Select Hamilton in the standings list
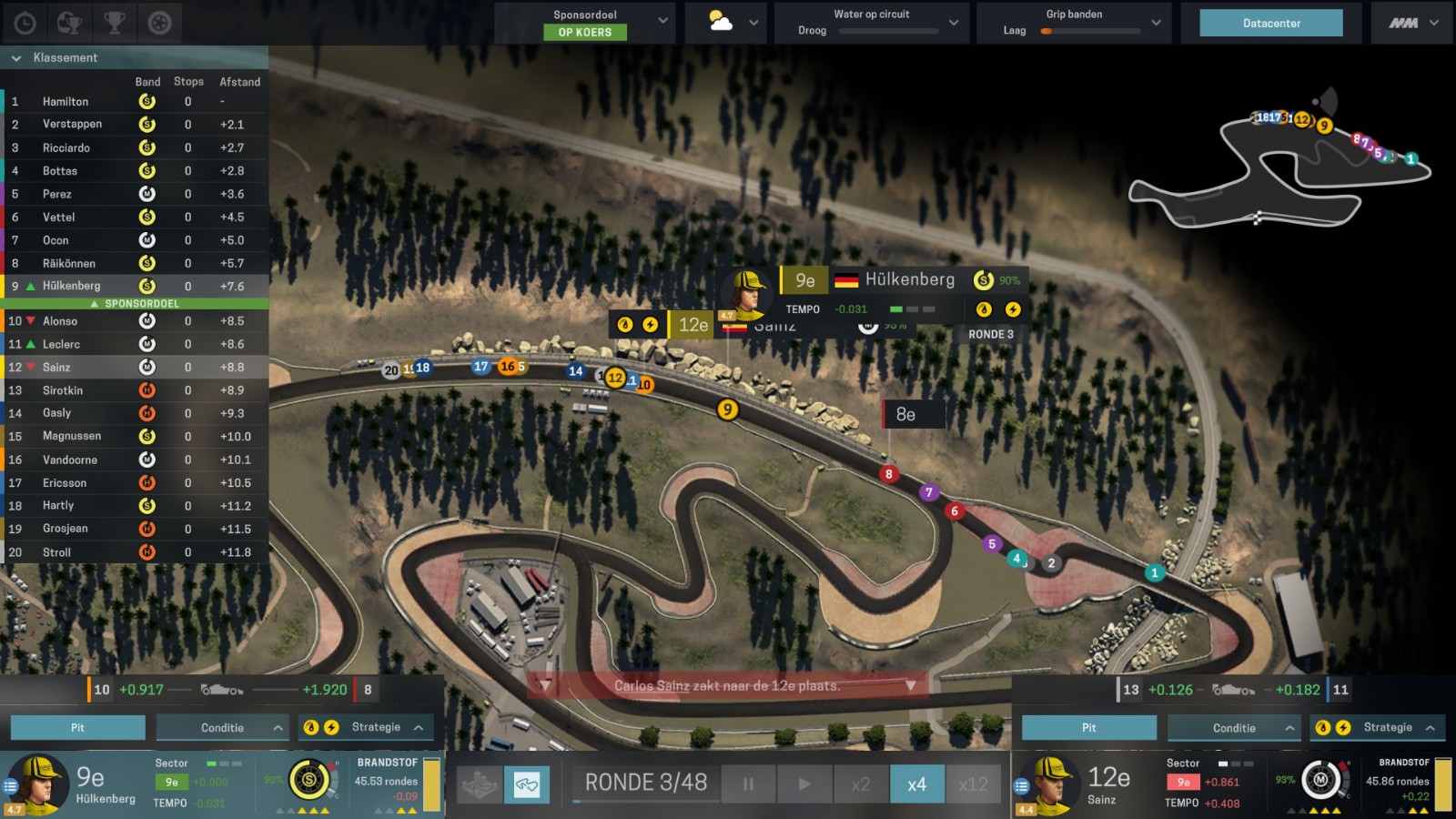 click(x=66, y=102)
